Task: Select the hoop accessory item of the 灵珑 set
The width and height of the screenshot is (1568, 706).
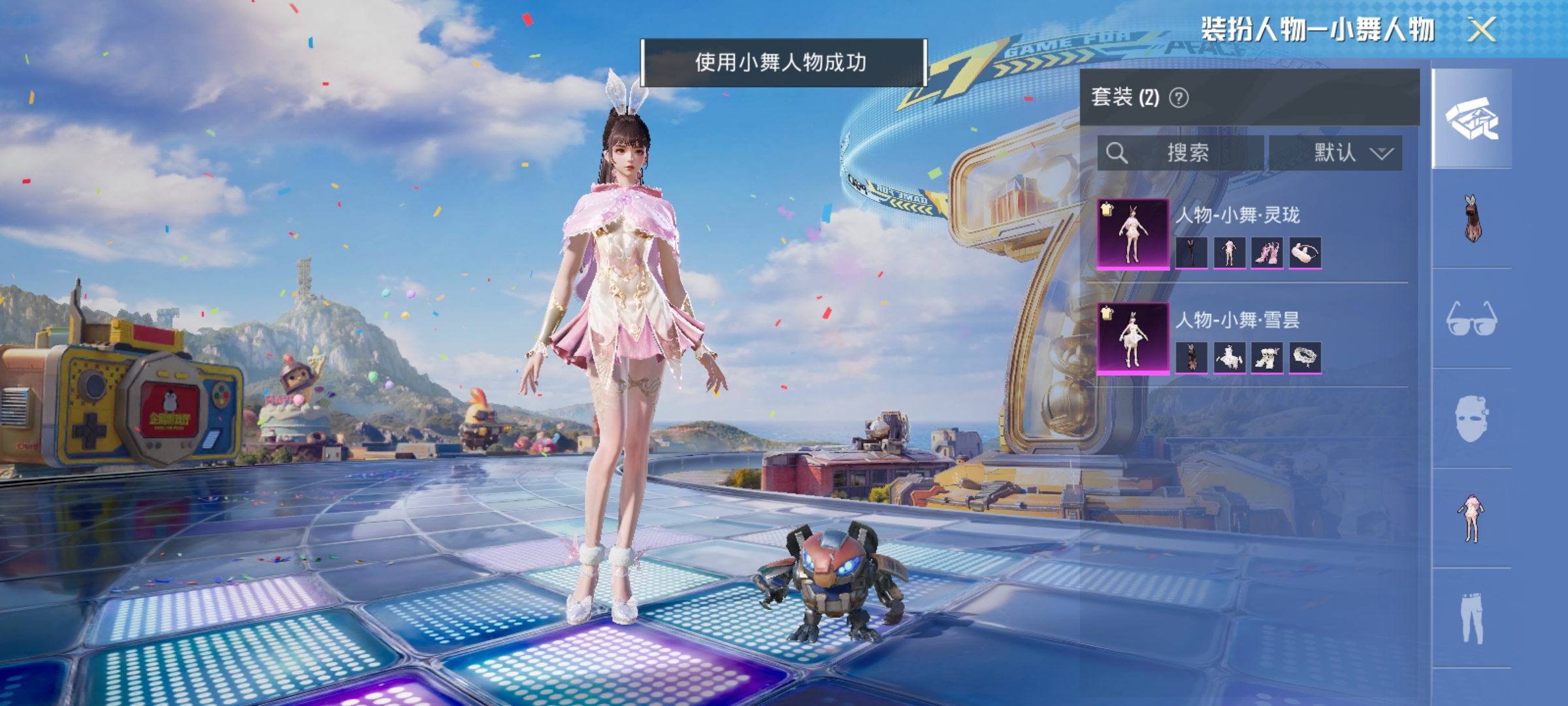Action: [x=1305, y=253]
